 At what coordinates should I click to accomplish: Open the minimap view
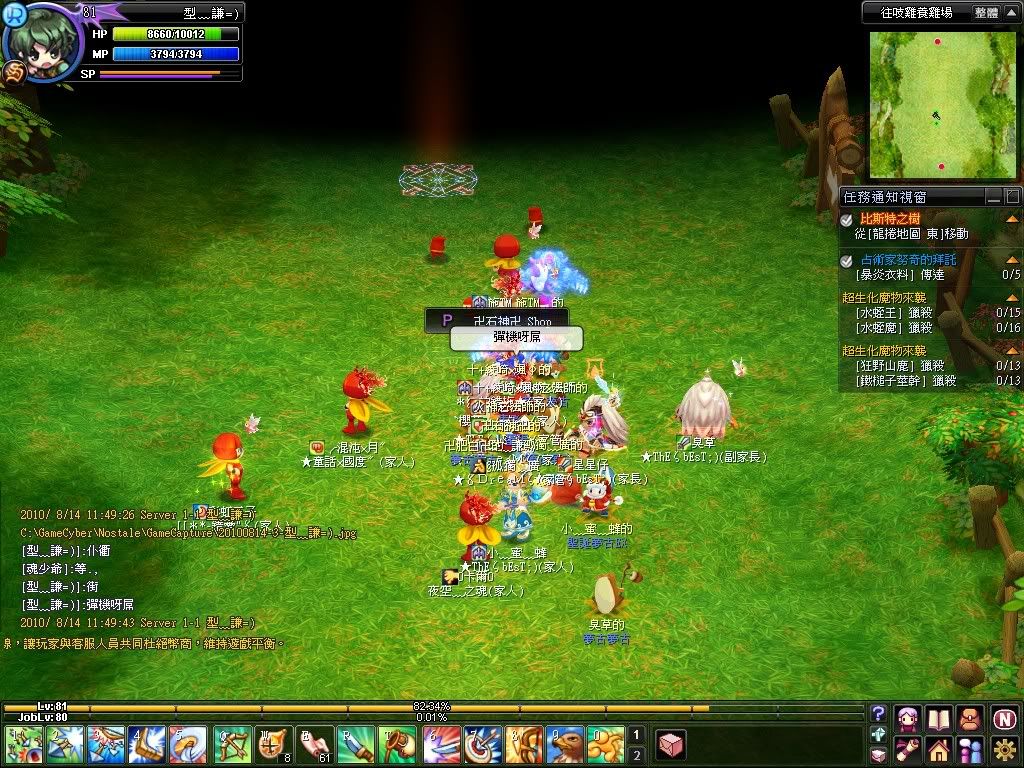click(936, 102)
